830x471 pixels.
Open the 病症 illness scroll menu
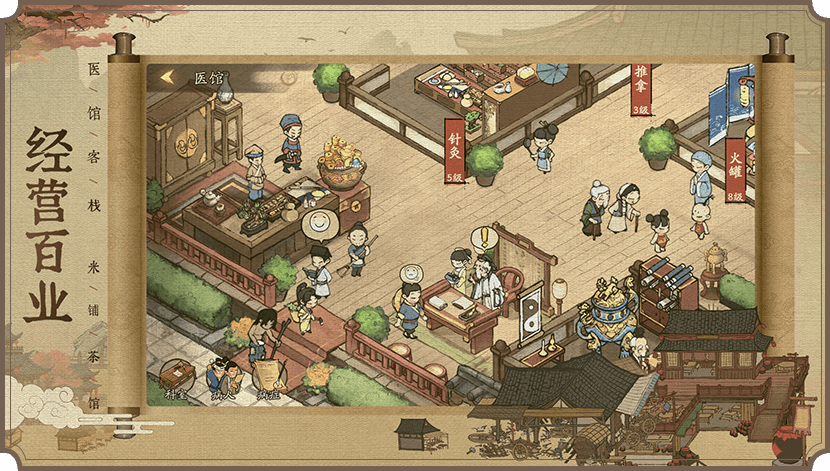pyautogui.click(x=267, y=377)
